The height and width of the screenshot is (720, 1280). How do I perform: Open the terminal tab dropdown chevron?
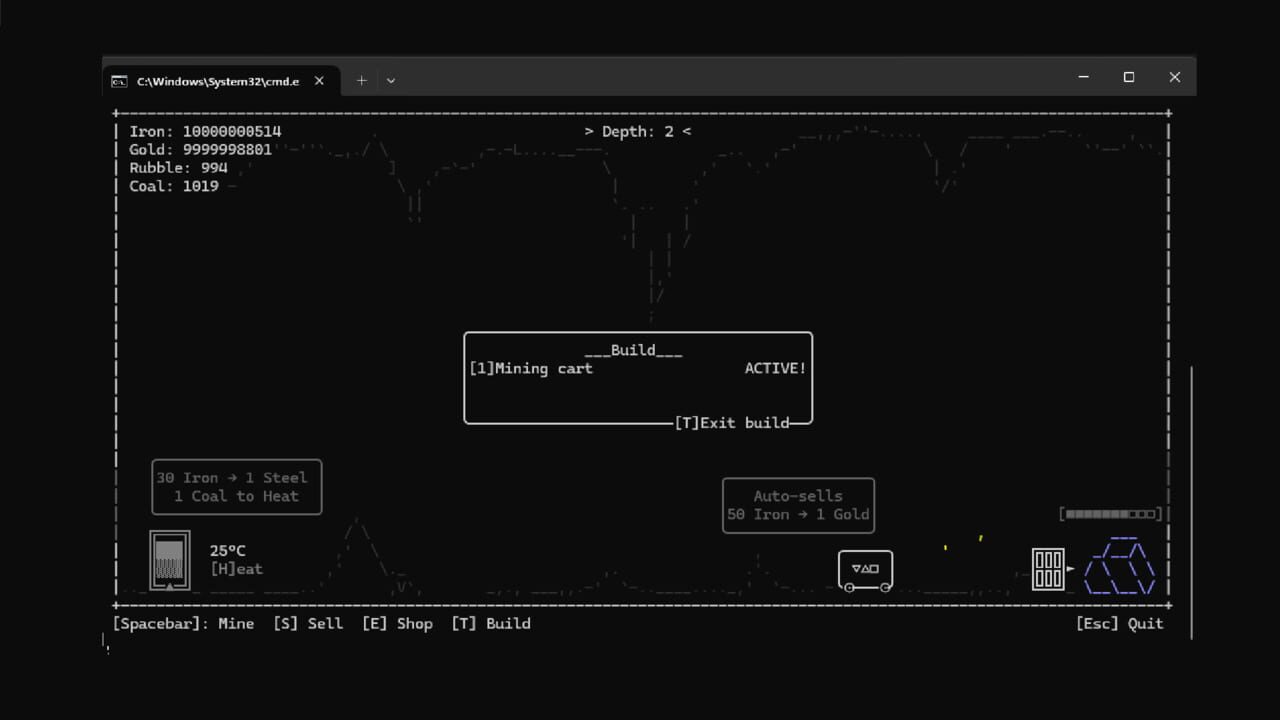pyautogui.click(x=390, y=80)
